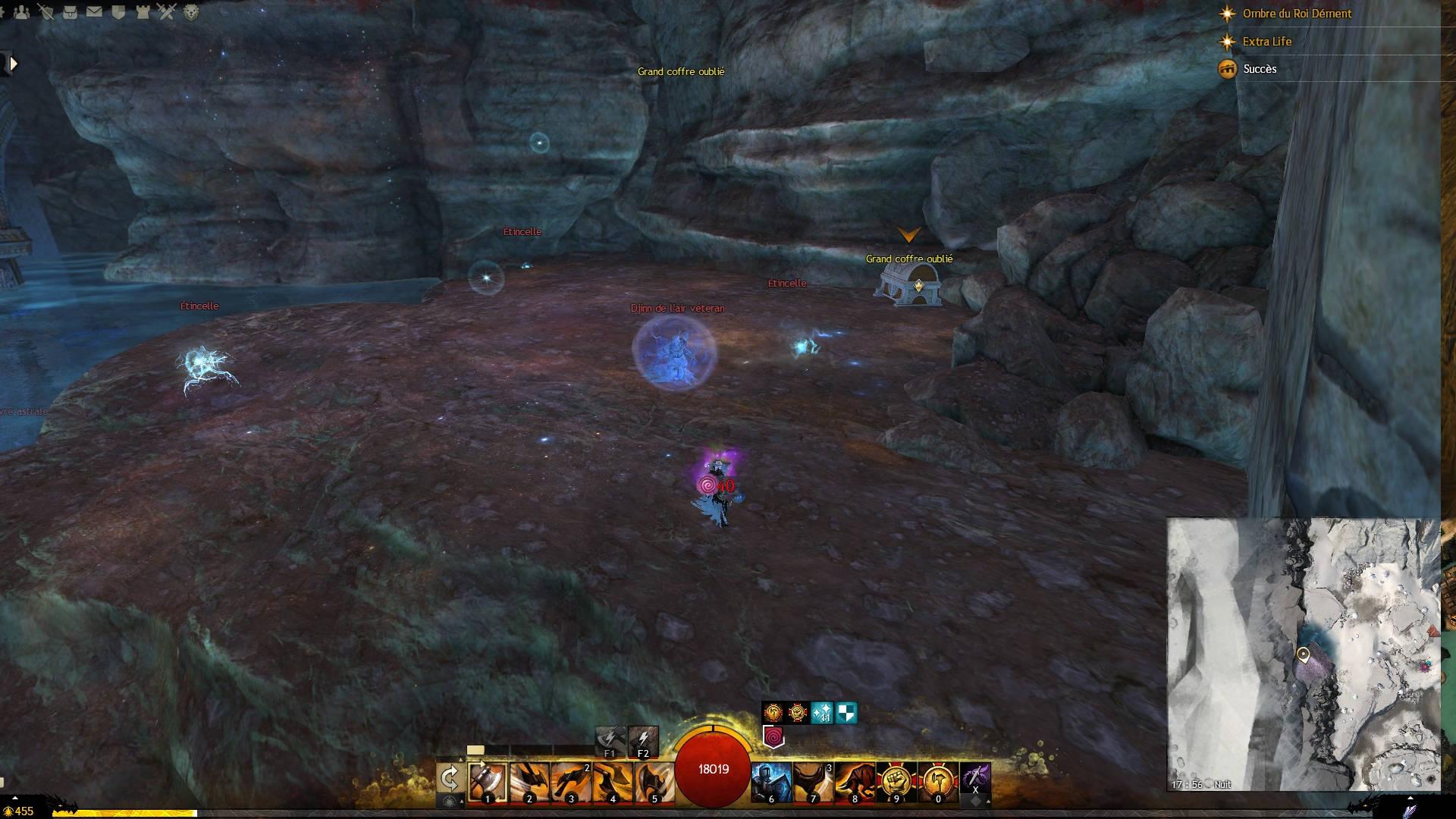Open the Succès achievements tracker
The width and height of the screenshot is (1456, 819).
[1260, 69]
